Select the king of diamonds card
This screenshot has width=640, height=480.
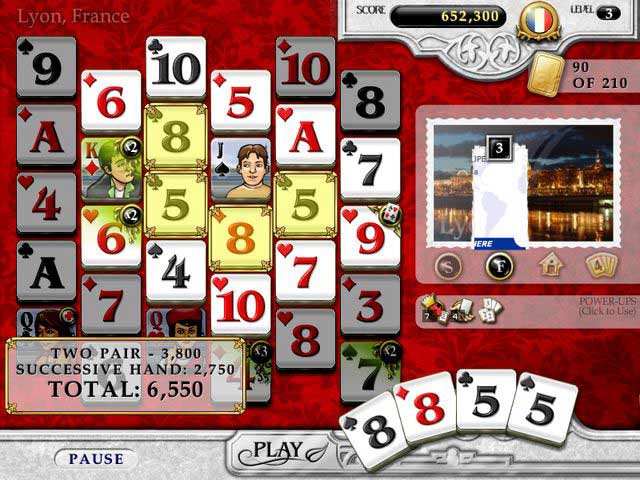click(110, 168)
